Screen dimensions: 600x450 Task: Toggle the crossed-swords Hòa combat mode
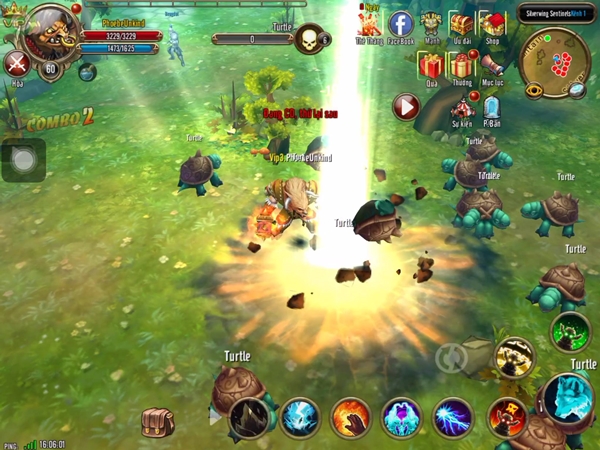(x=16, y=64)
